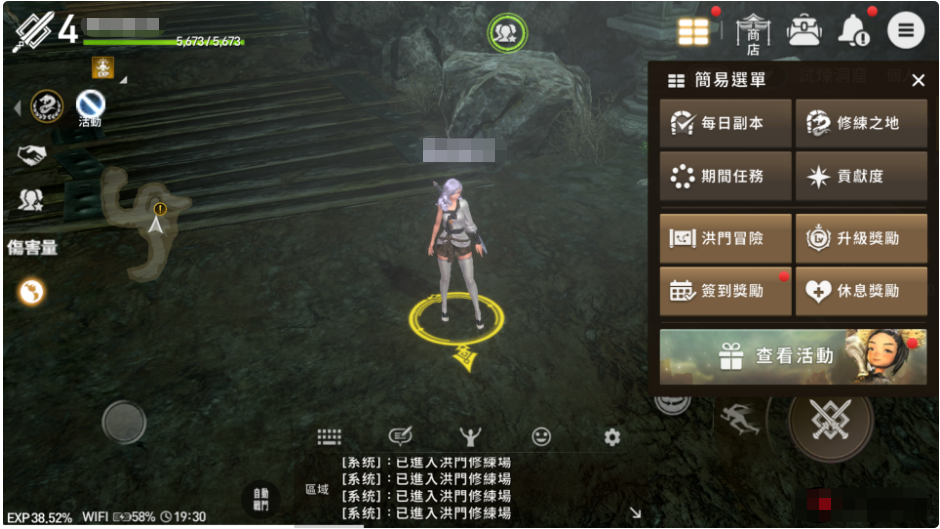
Task: Open the notification bell
Action: click(x=854, y=31)
